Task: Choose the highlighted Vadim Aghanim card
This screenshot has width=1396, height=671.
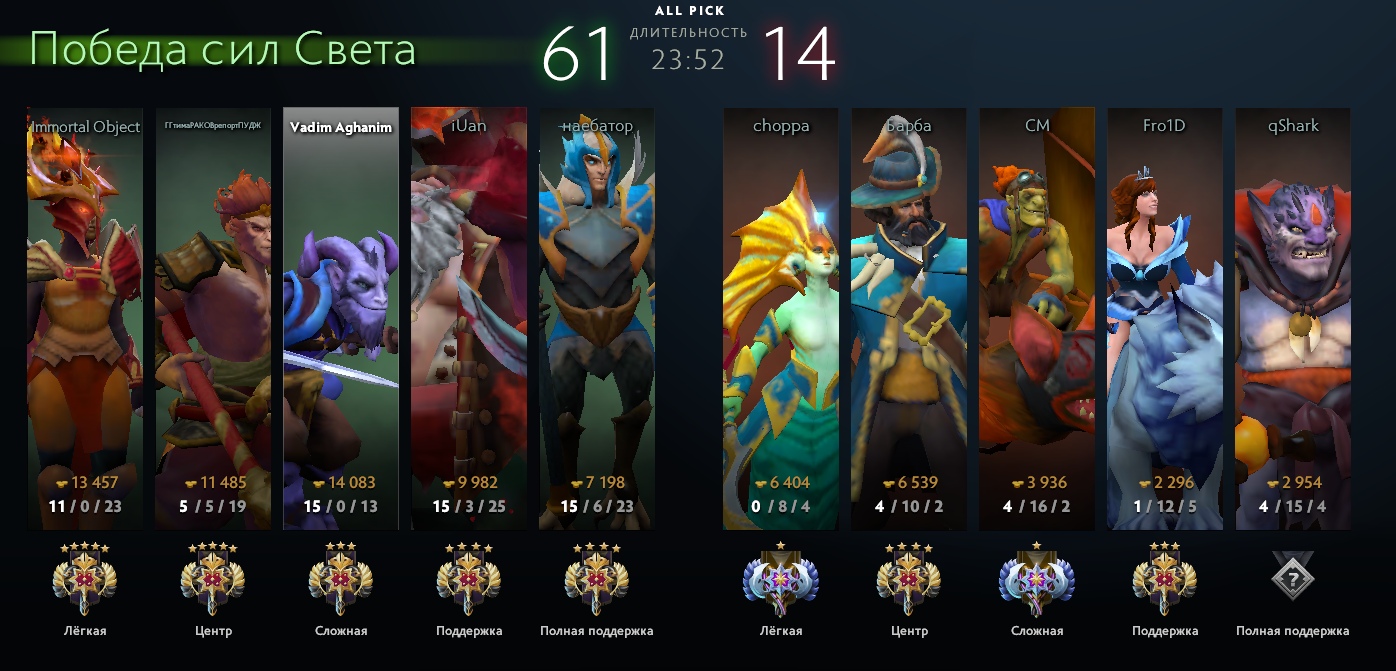Action: click(341, 318)
